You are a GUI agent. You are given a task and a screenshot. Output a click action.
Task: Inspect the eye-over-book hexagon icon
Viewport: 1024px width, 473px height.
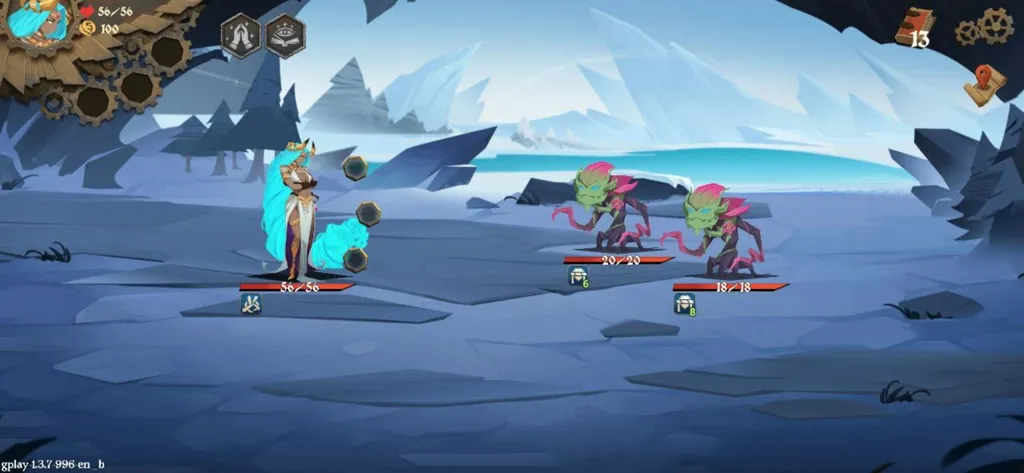pyautogui.click(x=285, y=35)
